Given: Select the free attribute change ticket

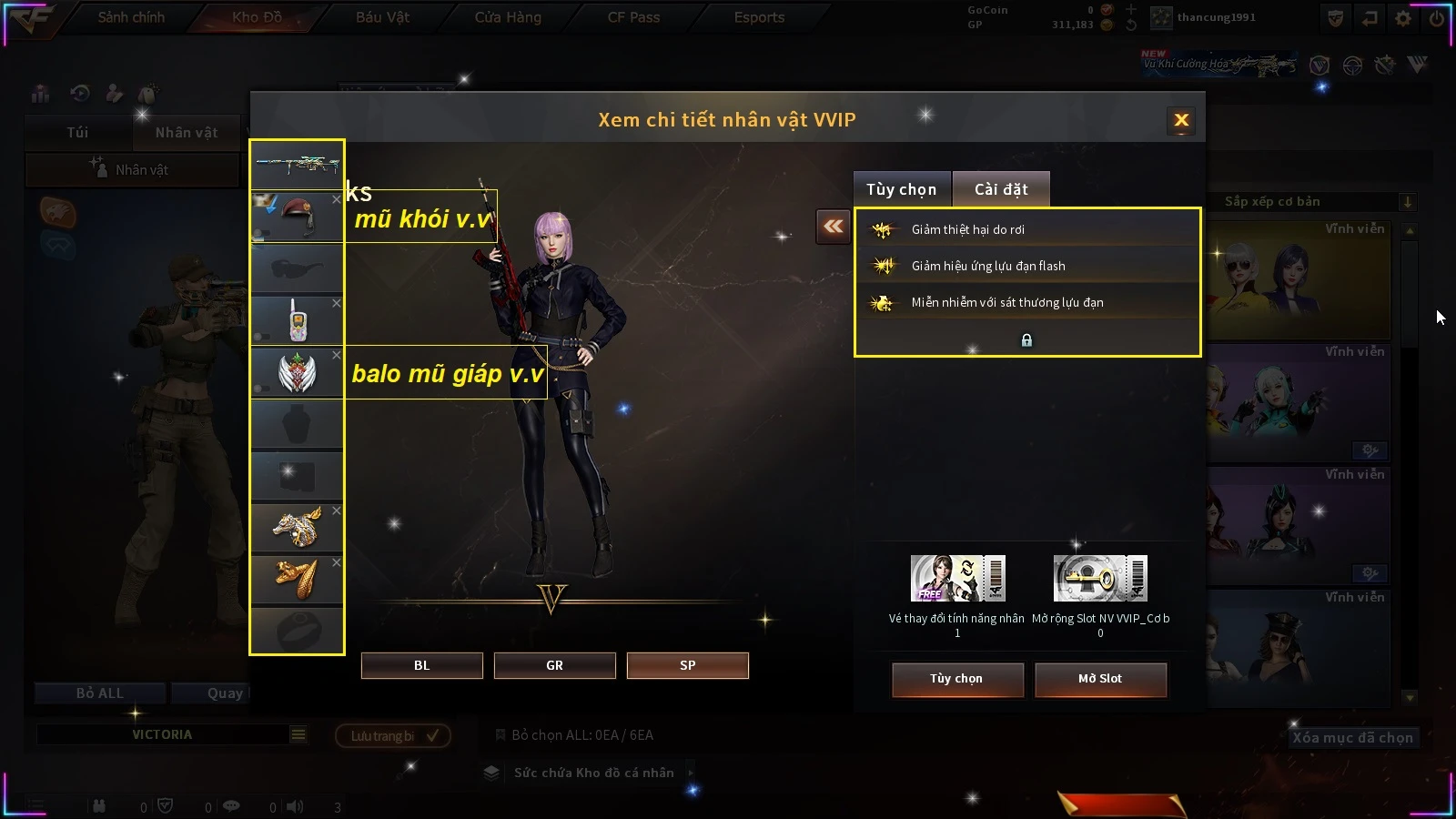Looking at the screenshot, I should click(x=957, y=579).
